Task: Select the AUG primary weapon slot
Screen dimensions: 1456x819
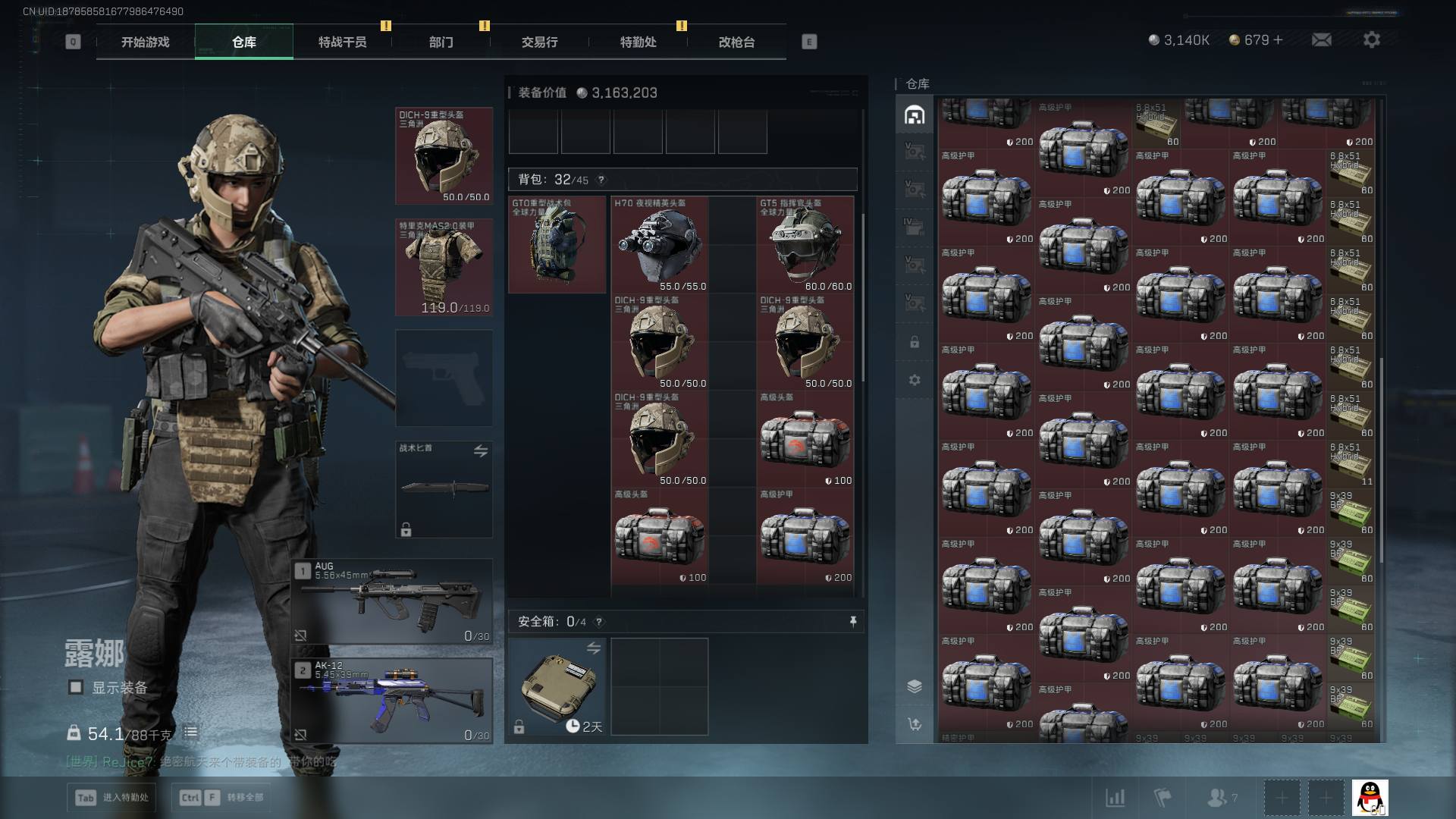Action: tap(392, 601)
